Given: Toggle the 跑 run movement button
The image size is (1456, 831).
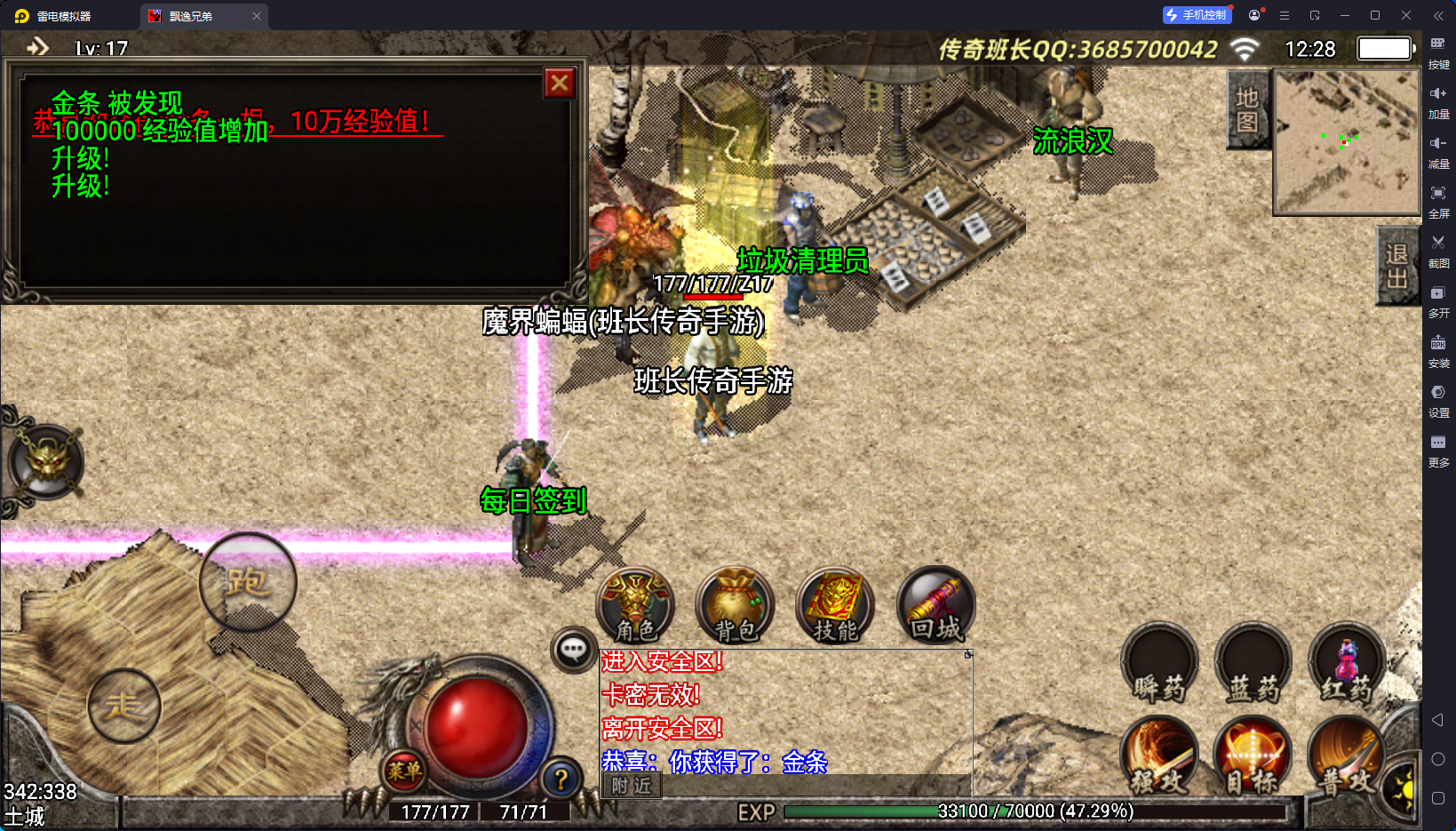Looking at the screenshot, I should point(248,582).
